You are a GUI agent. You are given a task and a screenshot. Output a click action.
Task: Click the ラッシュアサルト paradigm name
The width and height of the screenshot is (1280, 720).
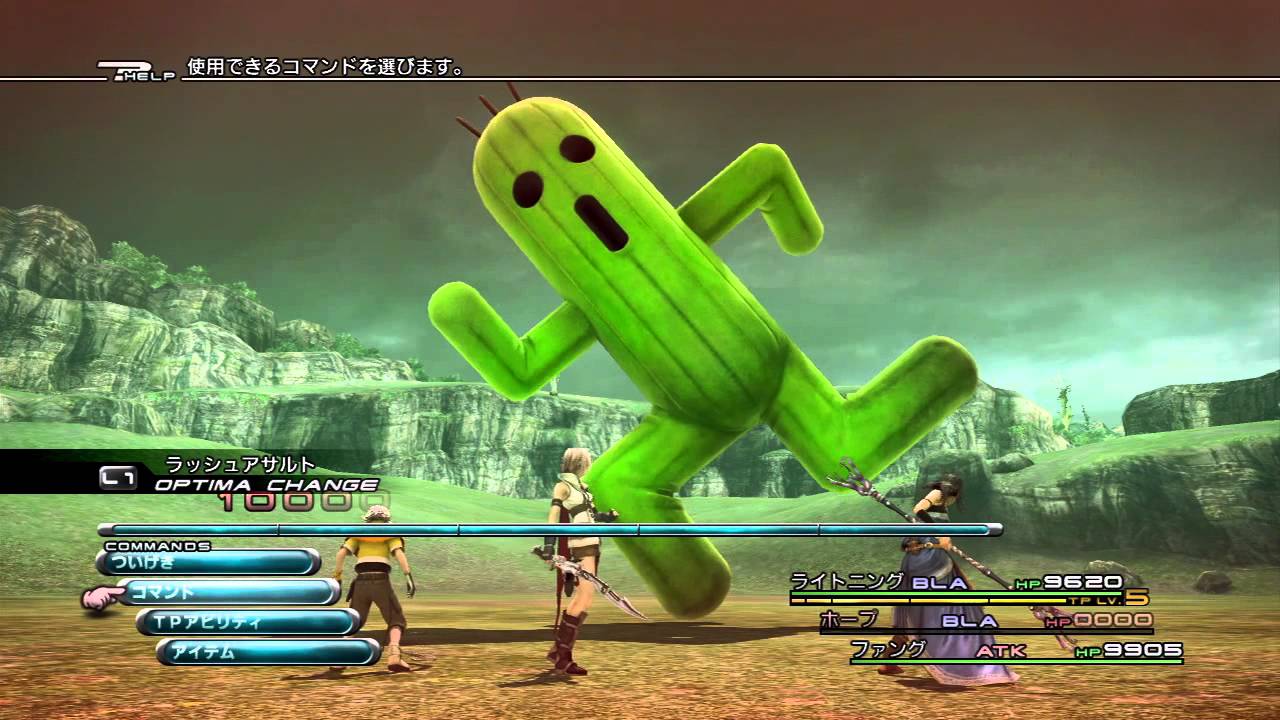[x=240, y=462]
